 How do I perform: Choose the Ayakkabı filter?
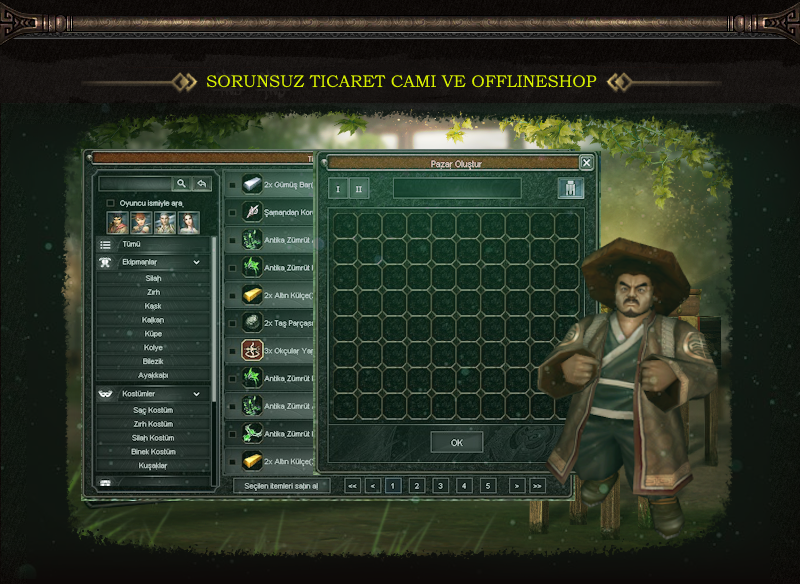[x=154, y=375]
